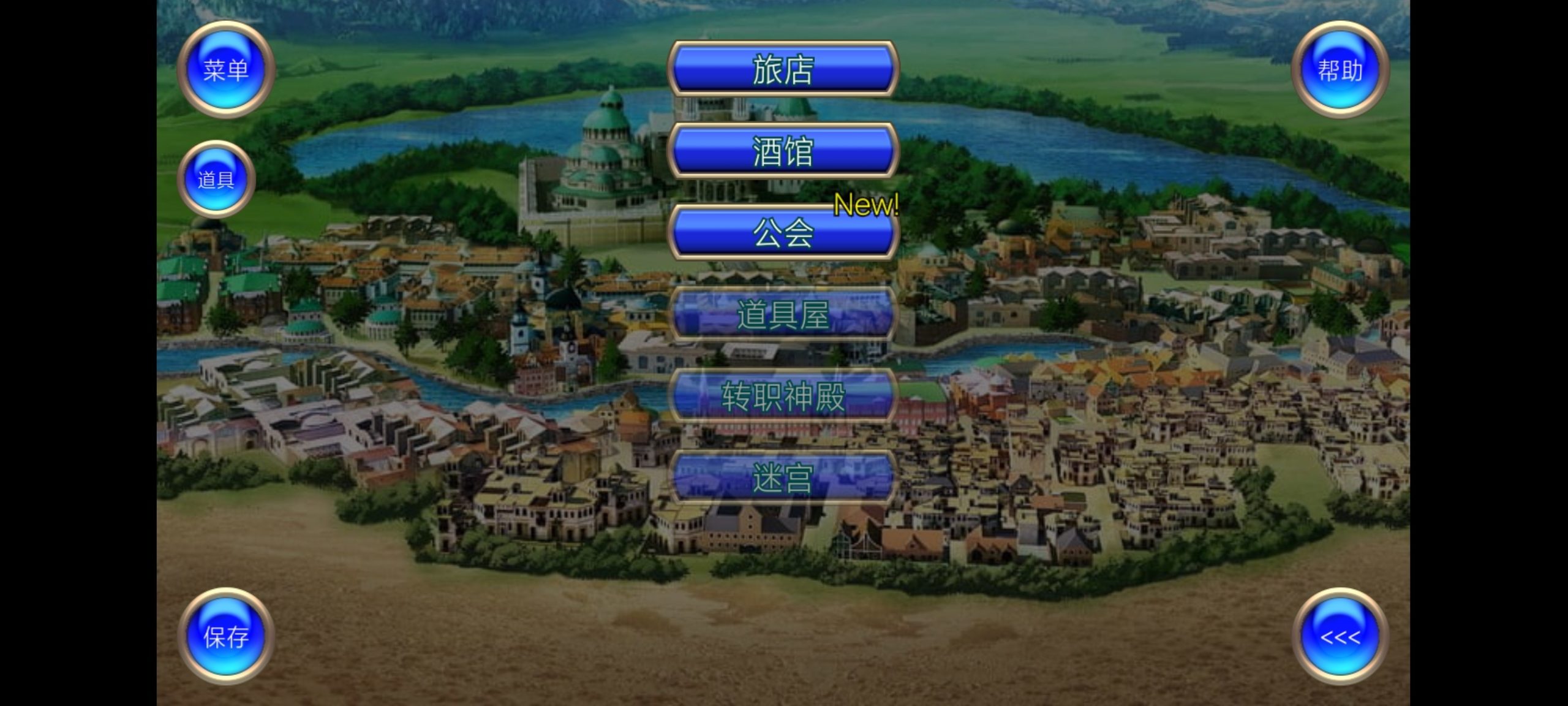
Task: Open help in the top-right corner
Action: pyautogui.click(x=1341, y=69)
